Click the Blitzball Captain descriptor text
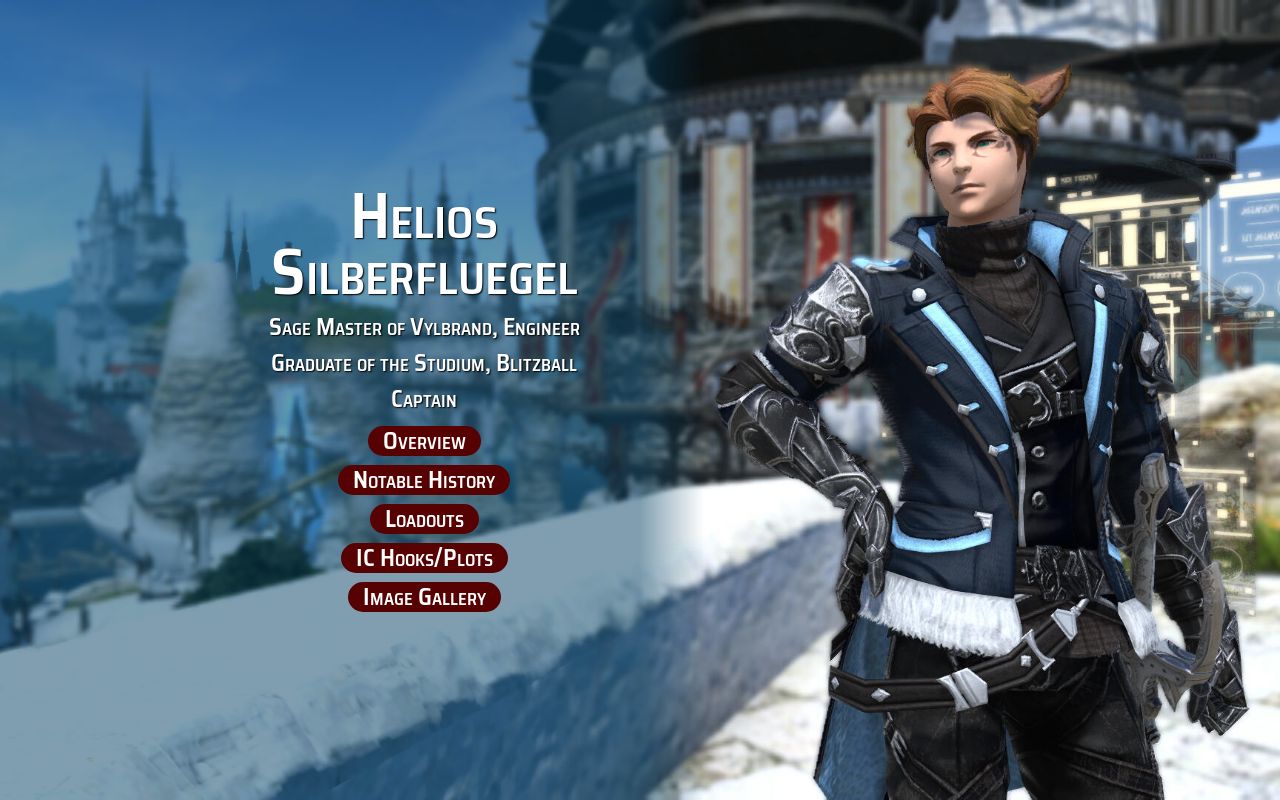The width and height of the screenshot is (1280, 800). 423,398
